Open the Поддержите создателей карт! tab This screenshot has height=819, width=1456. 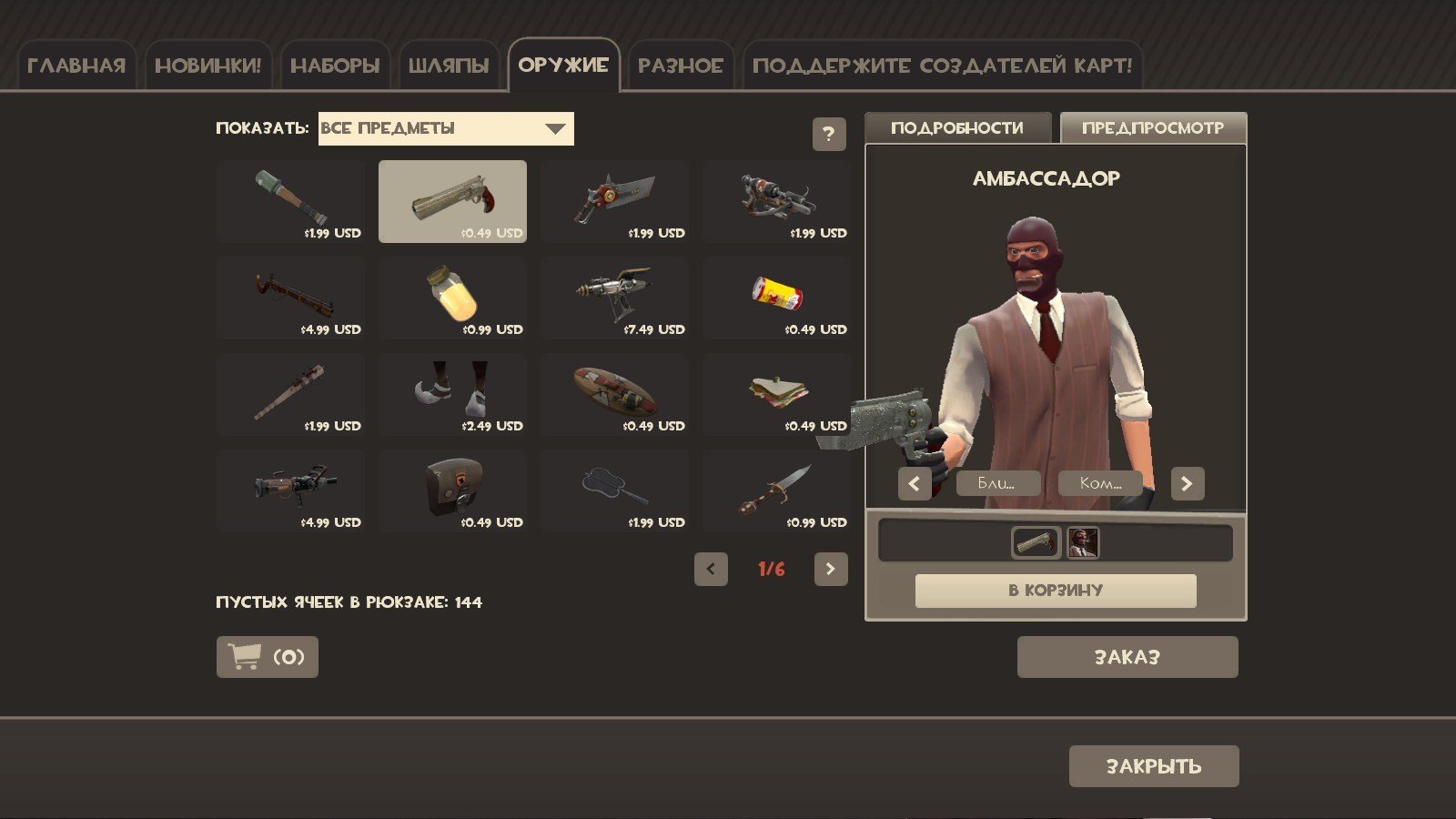(x=942, y=66)
